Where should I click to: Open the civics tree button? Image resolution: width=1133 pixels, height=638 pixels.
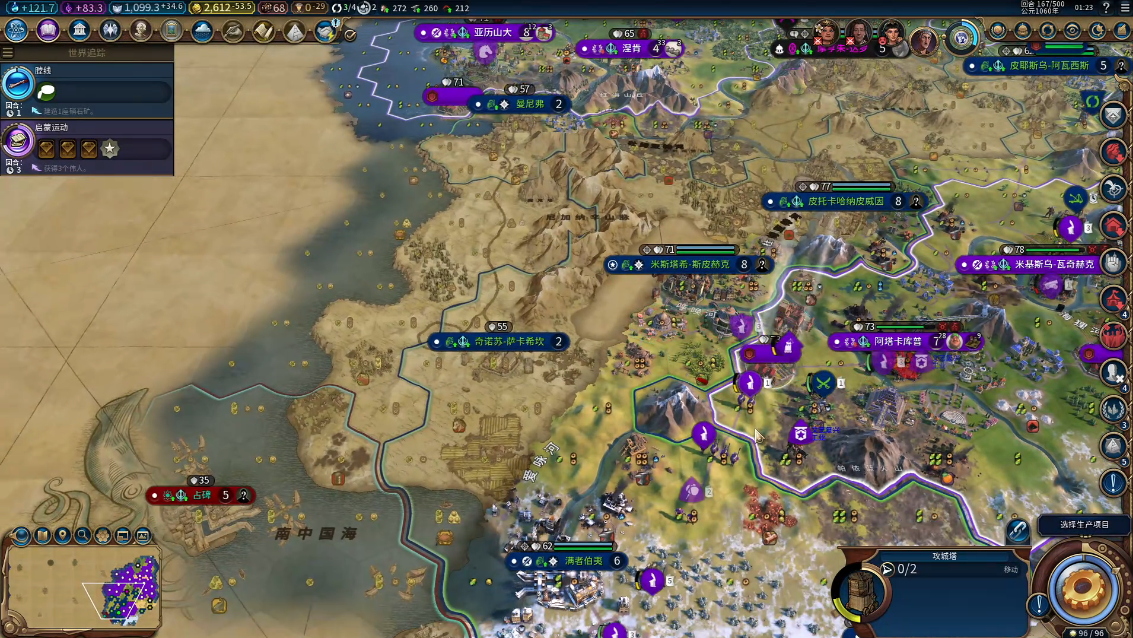pos(48,31)
